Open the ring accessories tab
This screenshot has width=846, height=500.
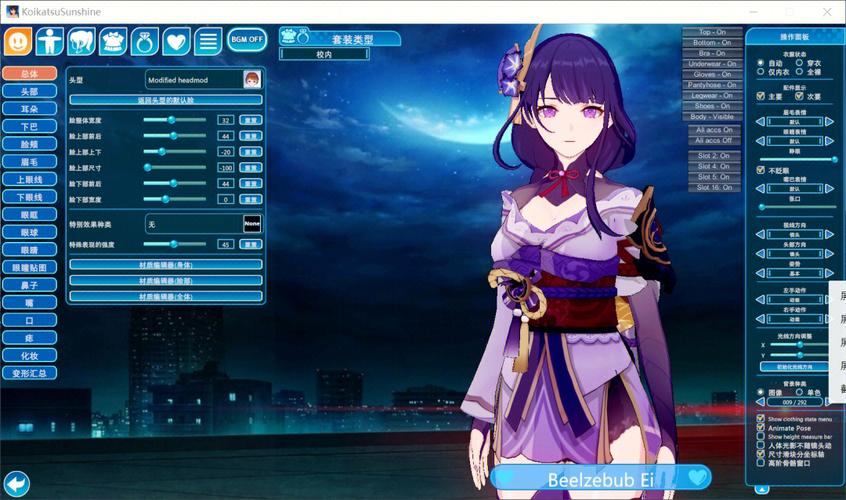pos(144,41)
